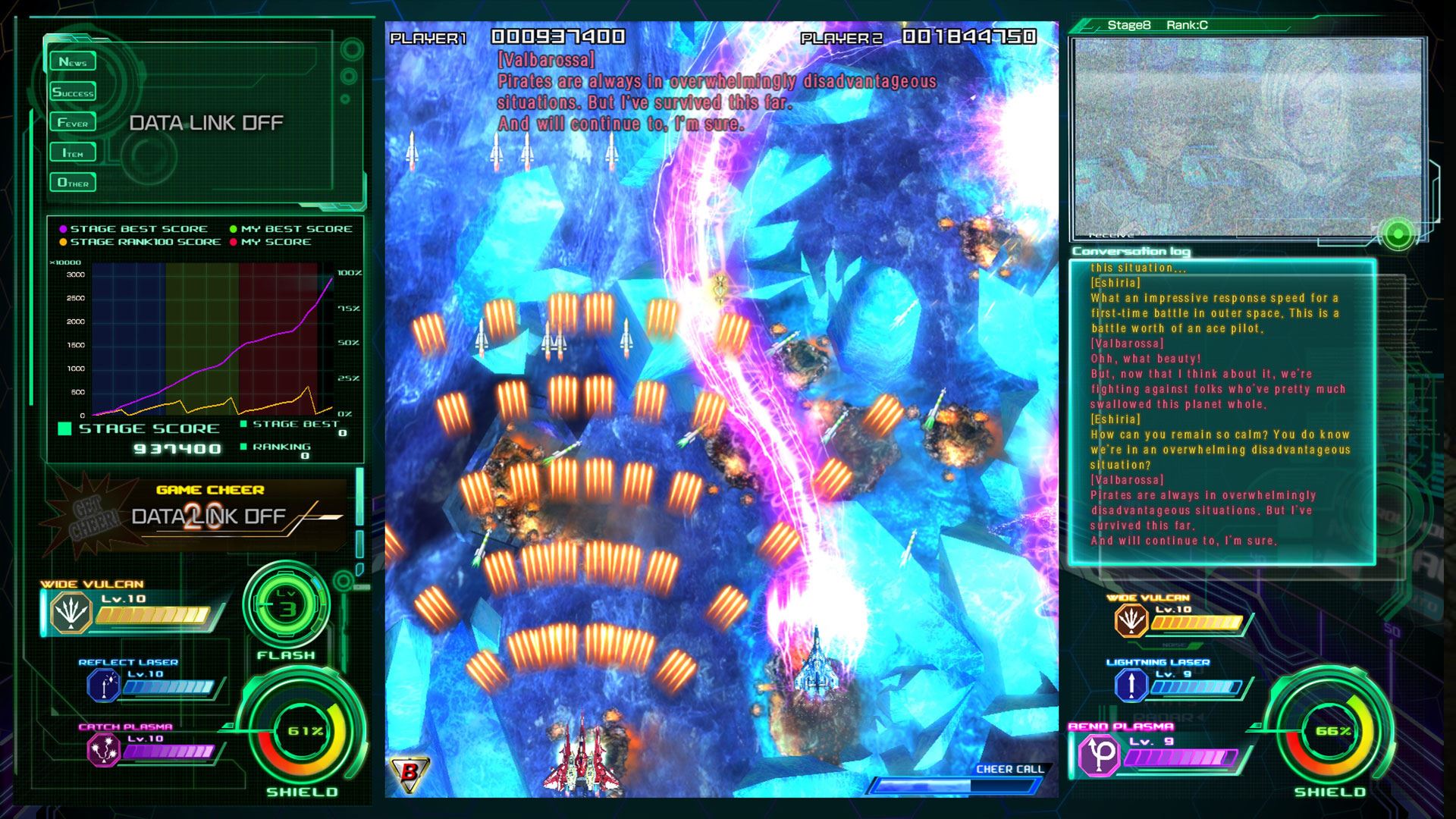
Task: Click Player 1's Wide Vulcan weapon icon
Action: [x=71, y=613]
